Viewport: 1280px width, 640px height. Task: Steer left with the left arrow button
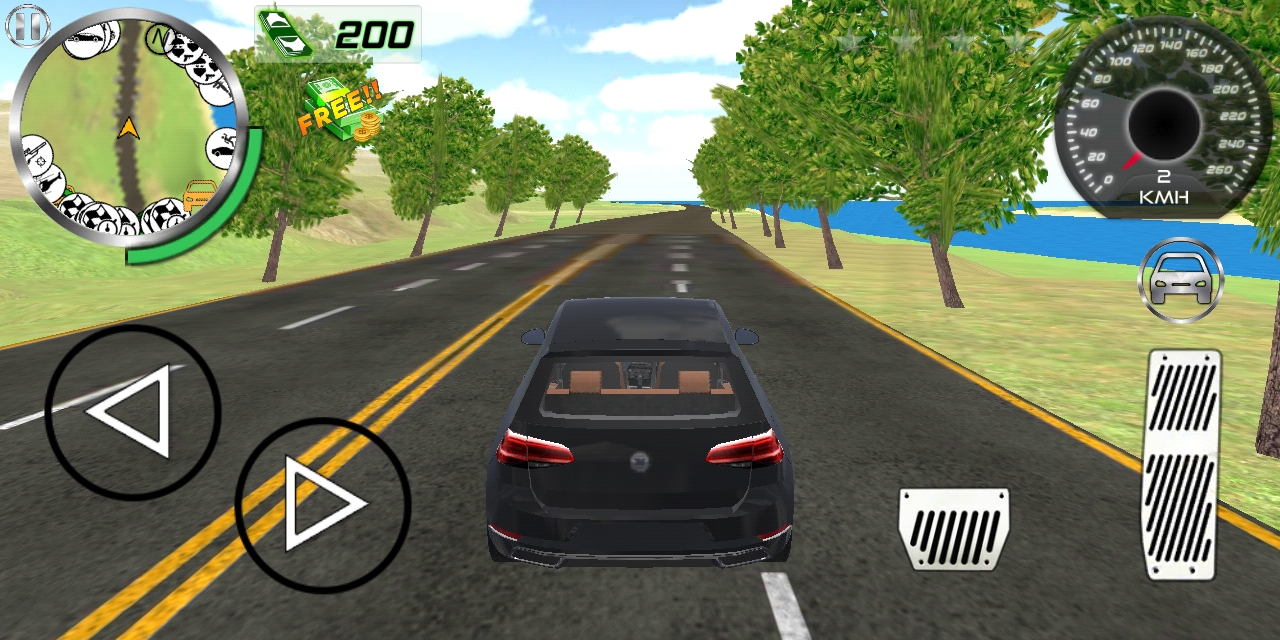pos(132,412)
